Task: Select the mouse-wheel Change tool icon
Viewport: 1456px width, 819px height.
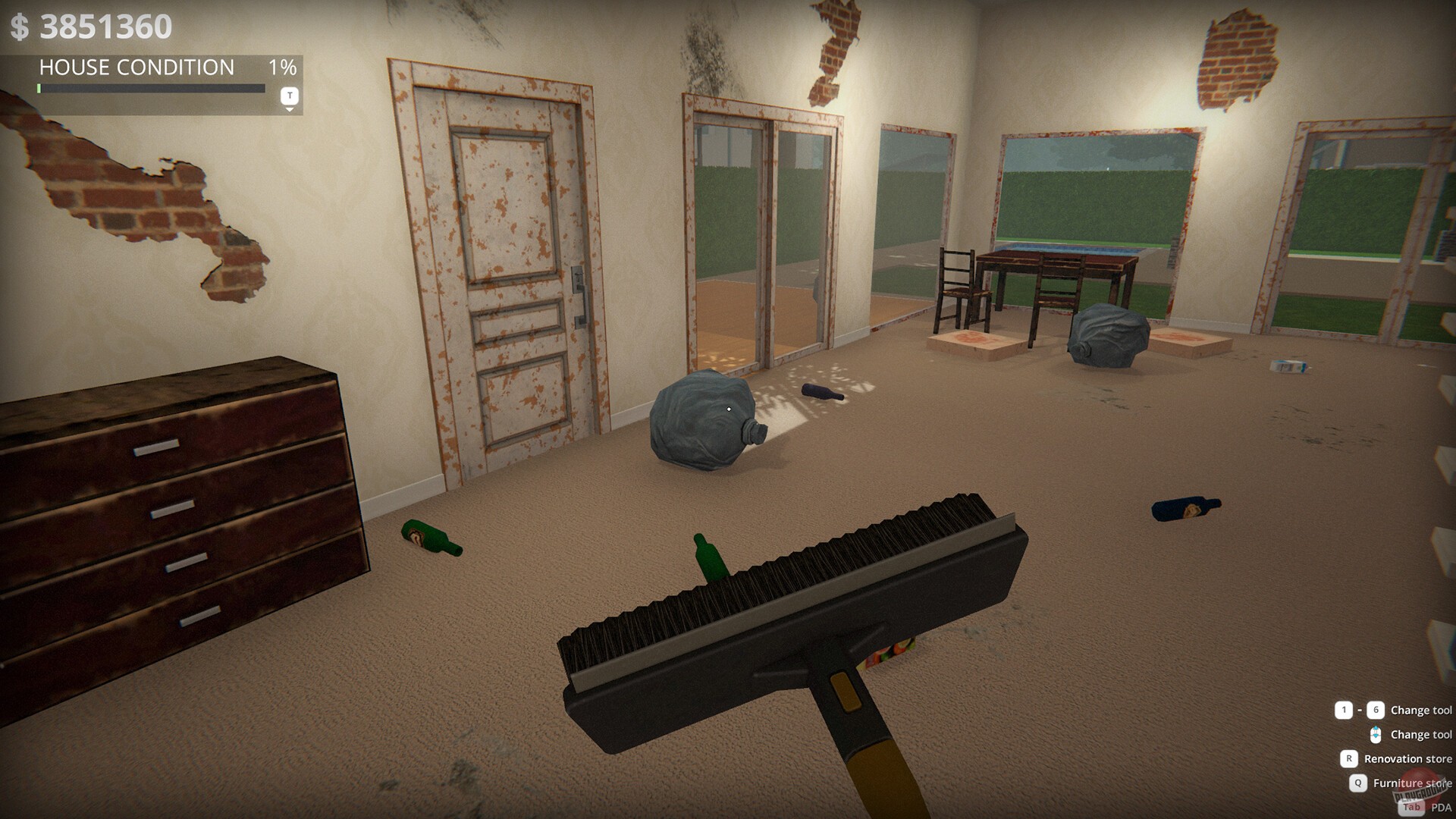Action: tap(1376, 734)
